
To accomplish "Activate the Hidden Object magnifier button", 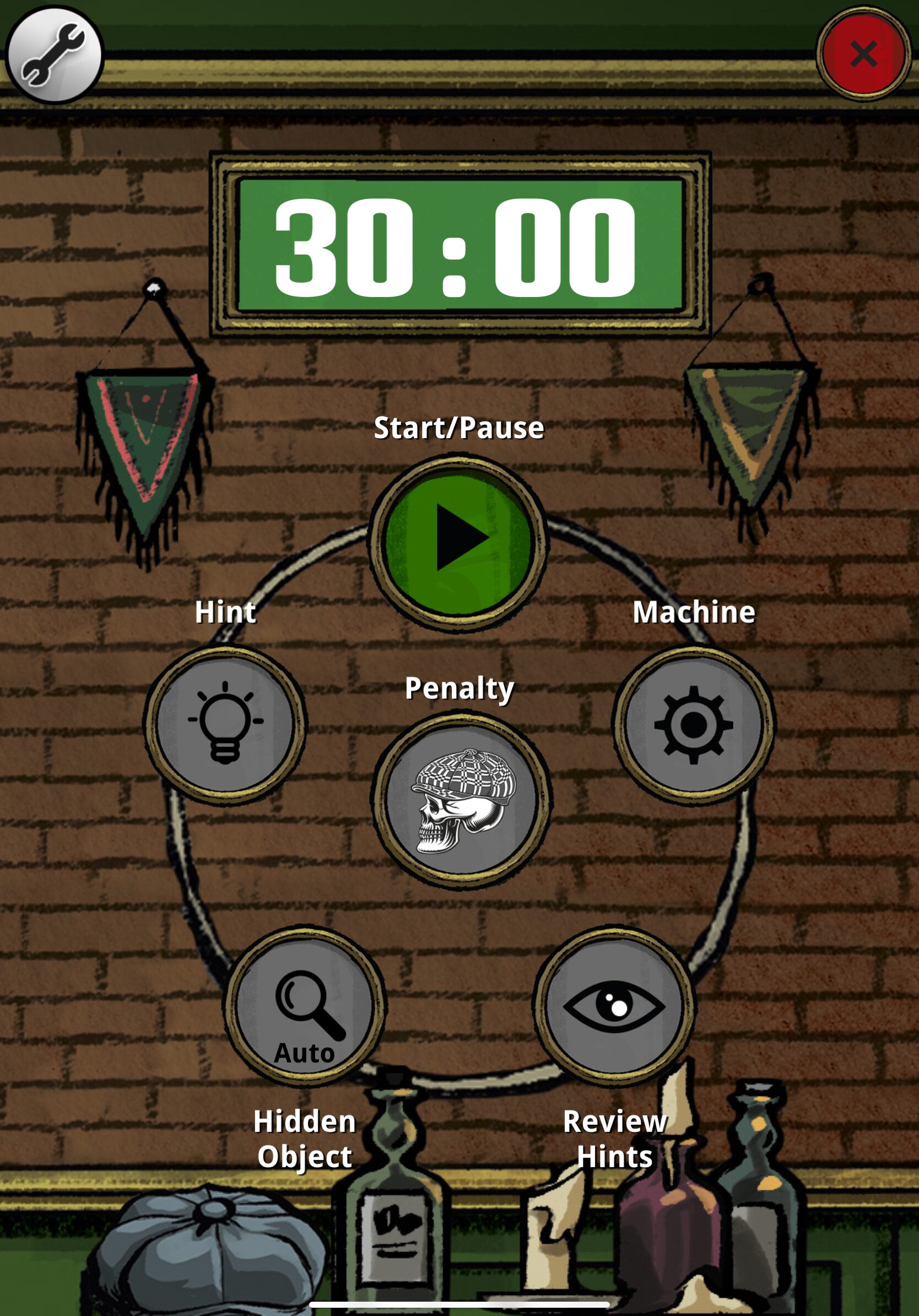I will point(305,1006).
